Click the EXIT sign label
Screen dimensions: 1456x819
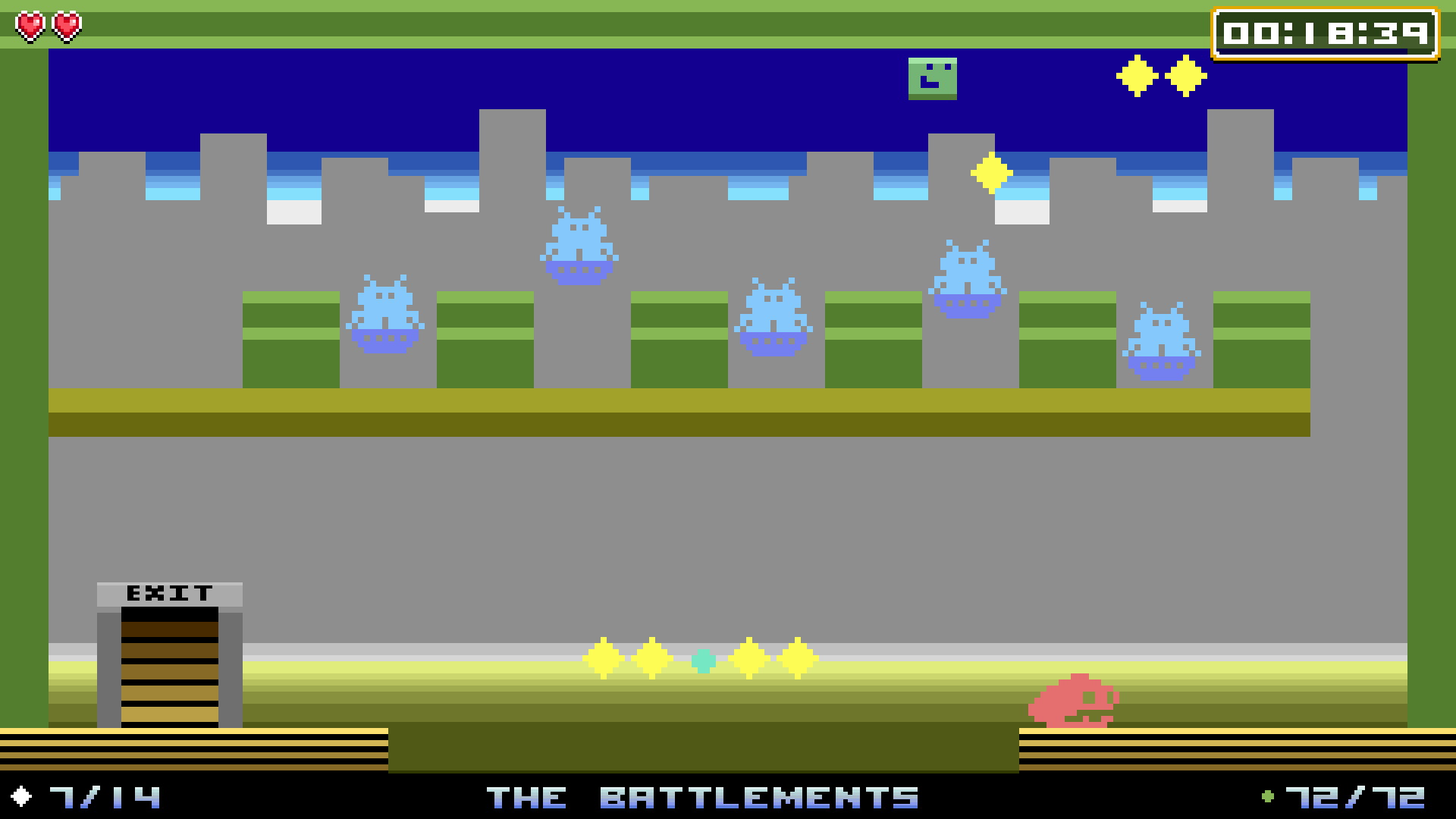168,592
